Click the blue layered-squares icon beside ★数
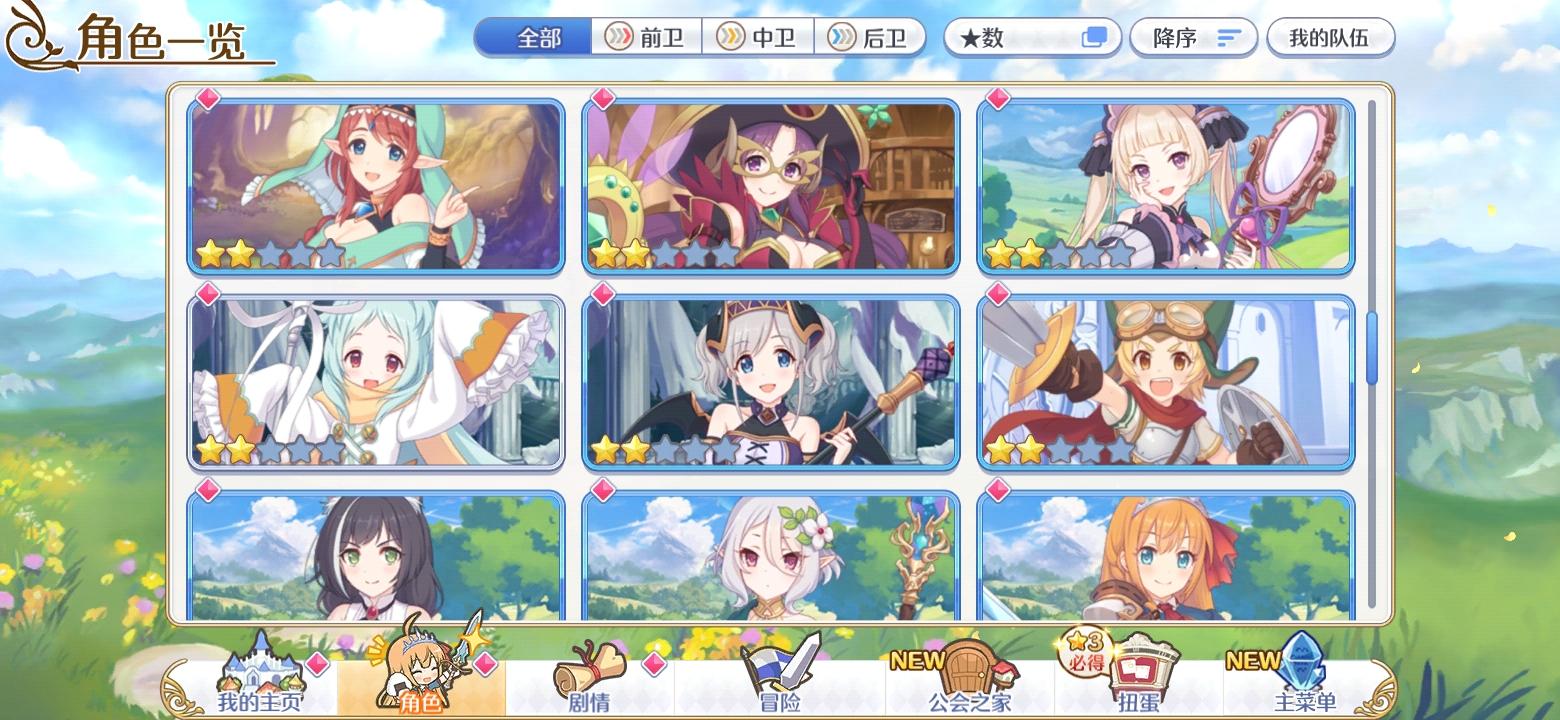Viewport: 1560px width, 720px height. (x=1096, y=36)
